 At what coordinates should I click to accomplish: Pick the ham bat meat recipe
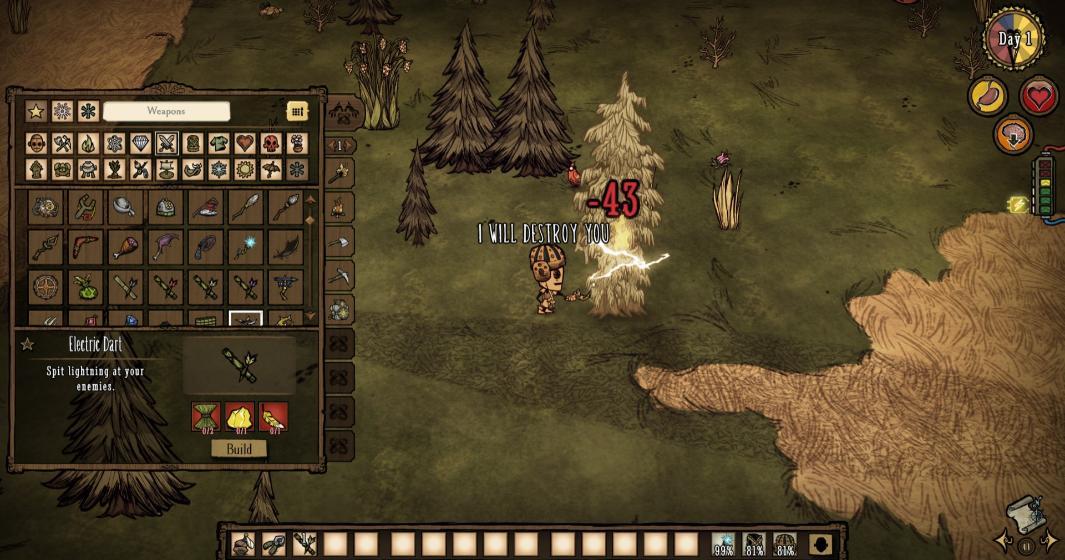pos(126,245)
